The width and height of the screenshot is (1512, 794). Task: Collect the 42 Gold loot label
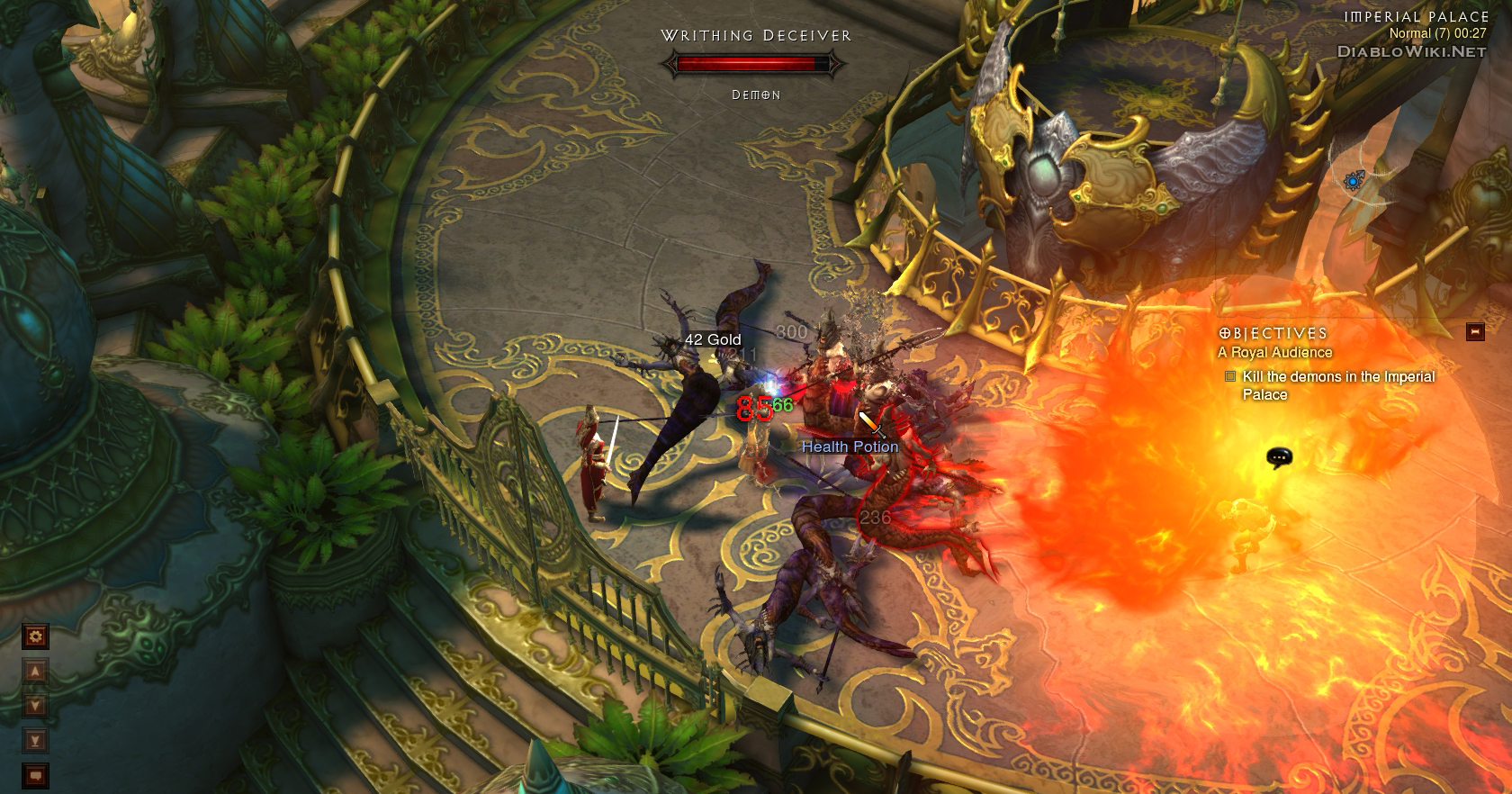(x=713, y=339)
